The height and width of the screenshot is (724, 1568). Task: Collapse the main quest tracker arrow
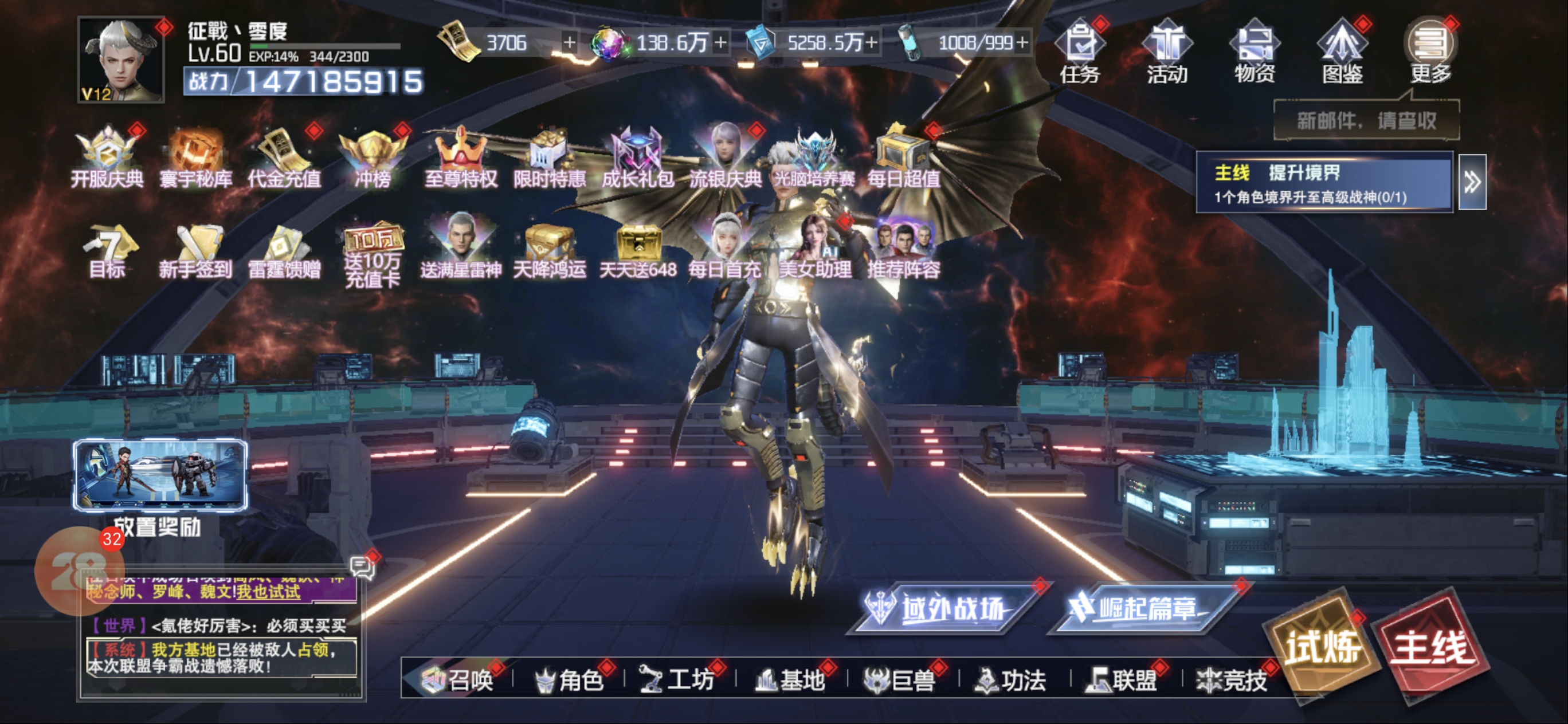(1472, 182)
